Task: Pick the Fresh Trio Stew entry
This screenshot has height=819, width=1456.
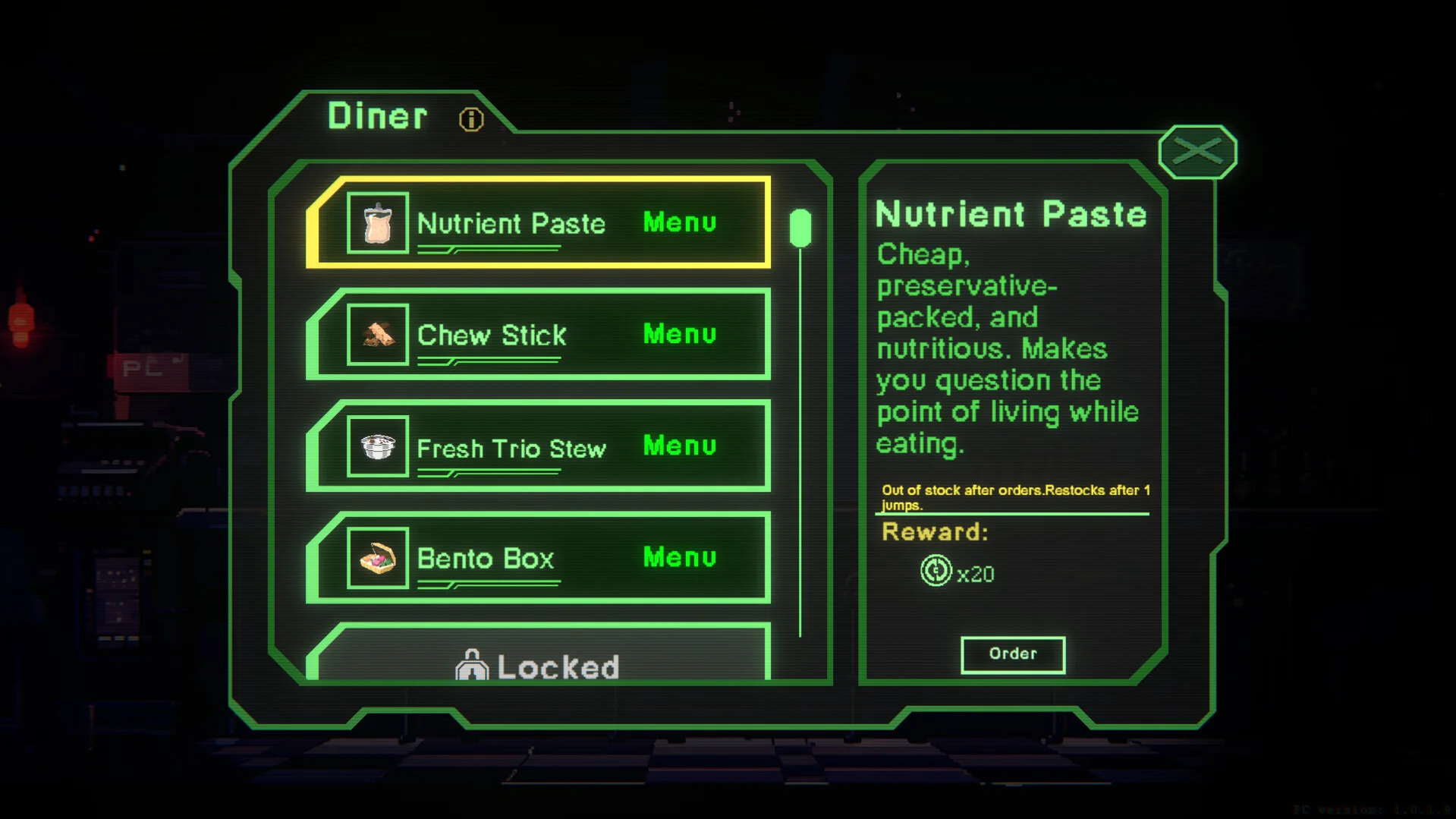Action: [539, 446]
